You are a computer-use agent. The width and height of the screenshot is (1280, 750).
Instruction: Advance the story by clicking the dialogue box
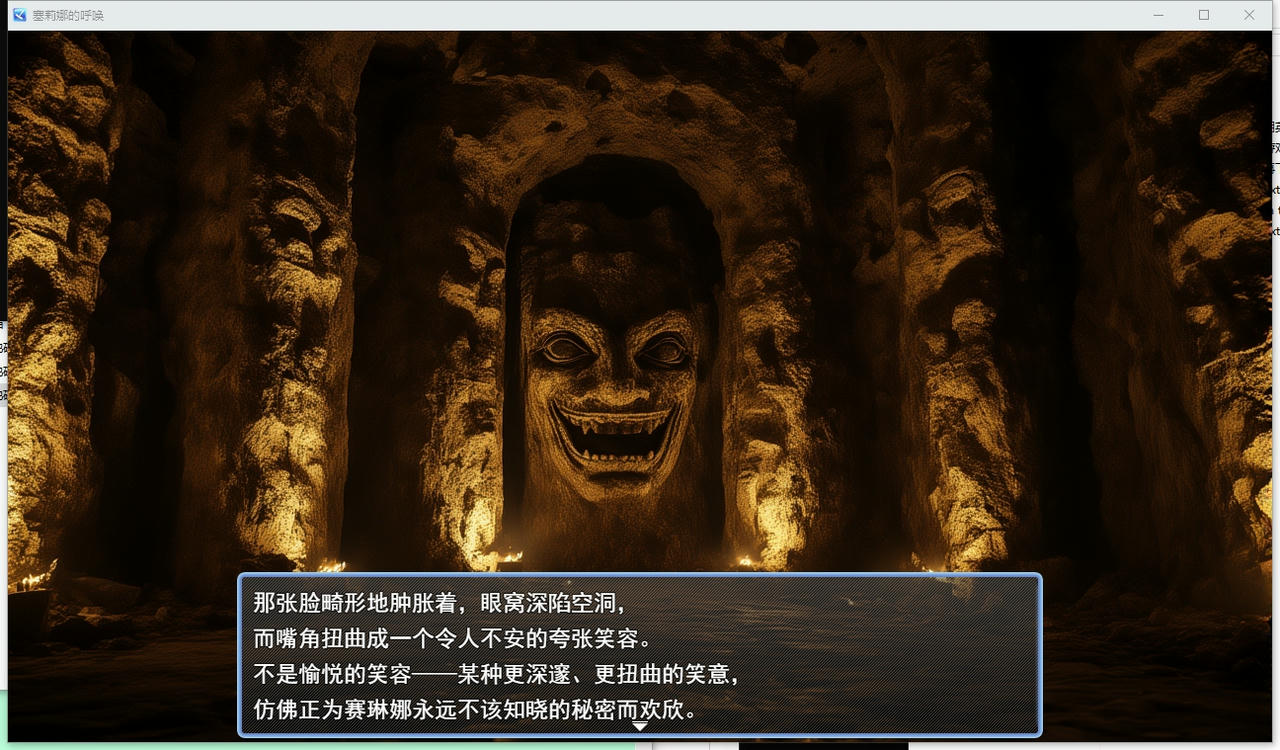pyautogui.click(x=640, y=655)
